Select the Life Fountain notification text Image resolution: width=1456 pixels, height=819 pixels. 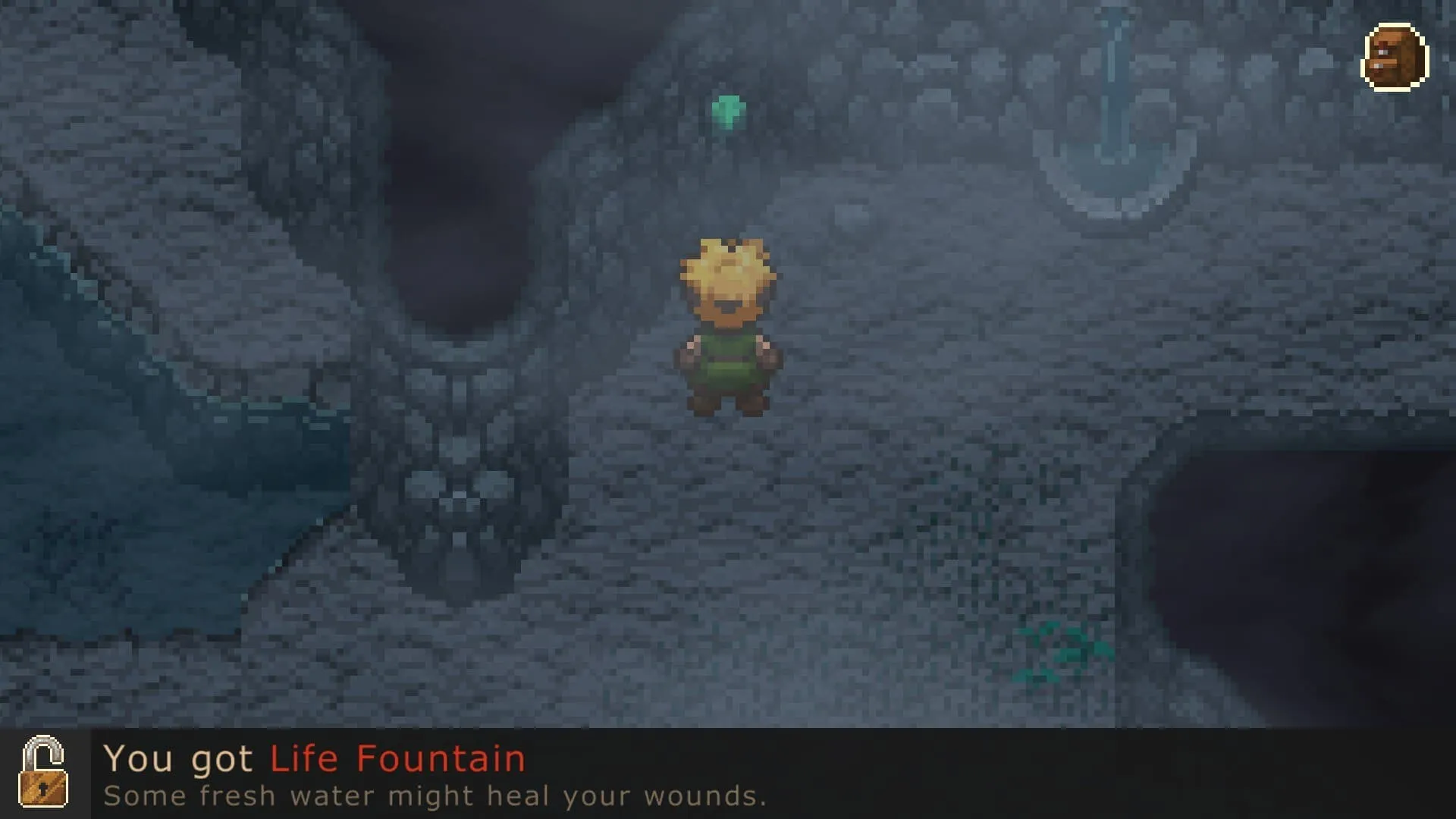click(397, 759)
